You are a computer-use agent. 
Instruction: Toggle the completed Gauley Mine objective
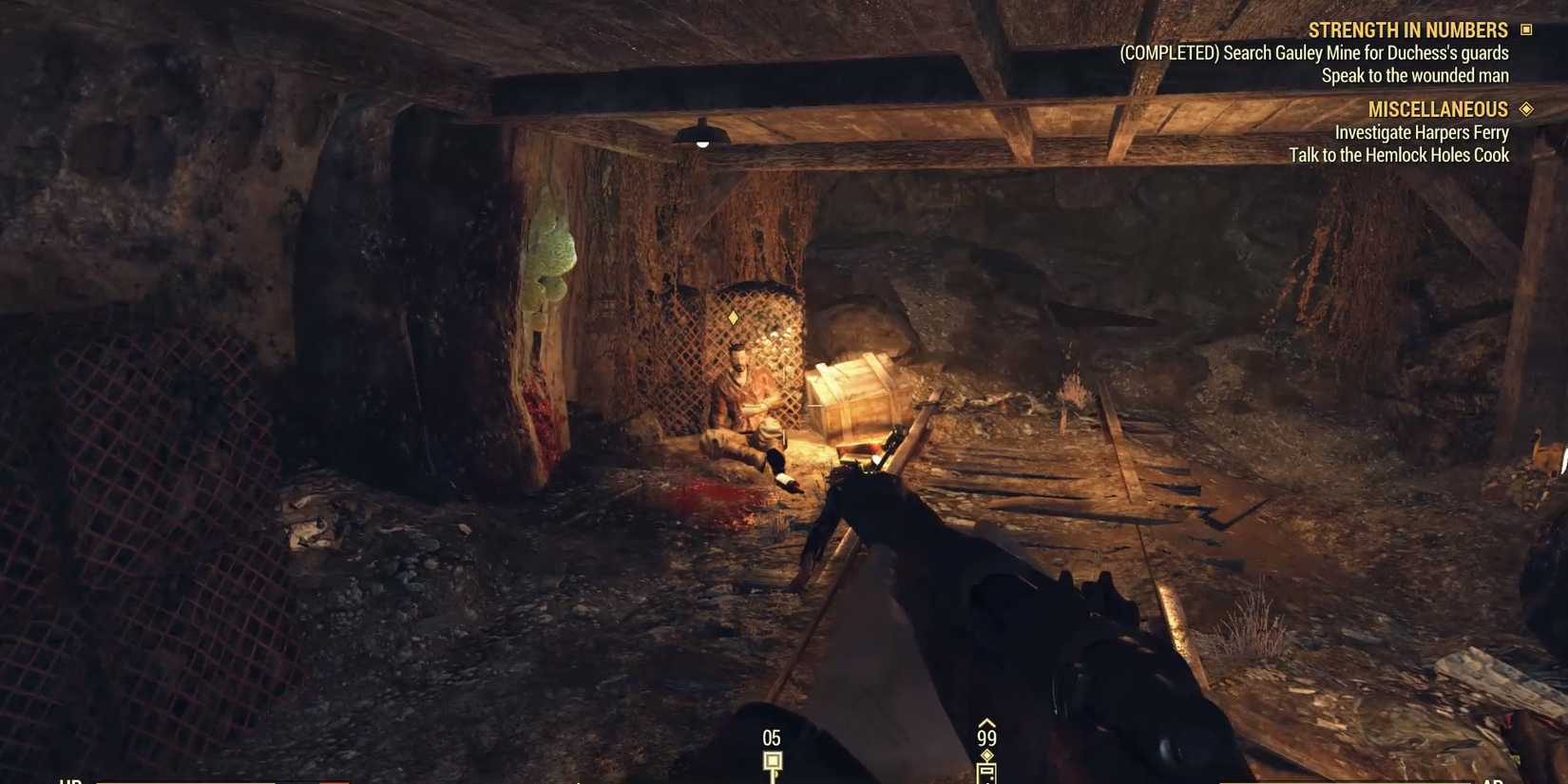[1314, 52]
